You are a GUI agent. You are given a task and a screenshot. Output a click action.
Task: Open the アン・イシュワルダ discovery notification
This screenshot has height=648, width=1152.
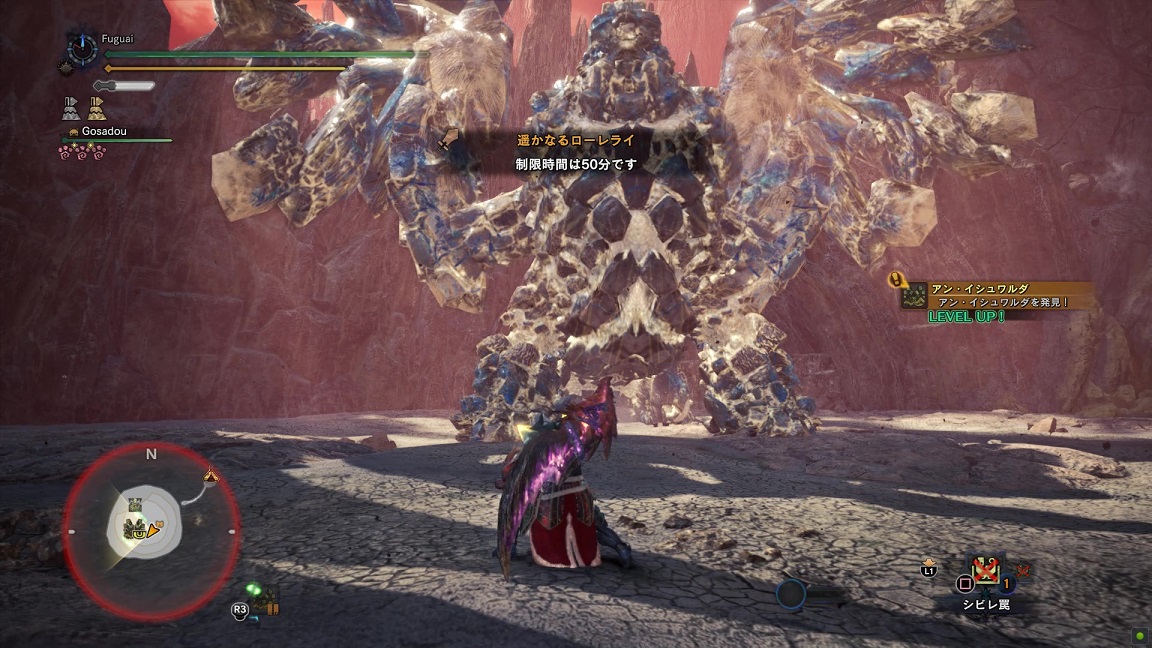pyautogui.click(x=995, y=295)
